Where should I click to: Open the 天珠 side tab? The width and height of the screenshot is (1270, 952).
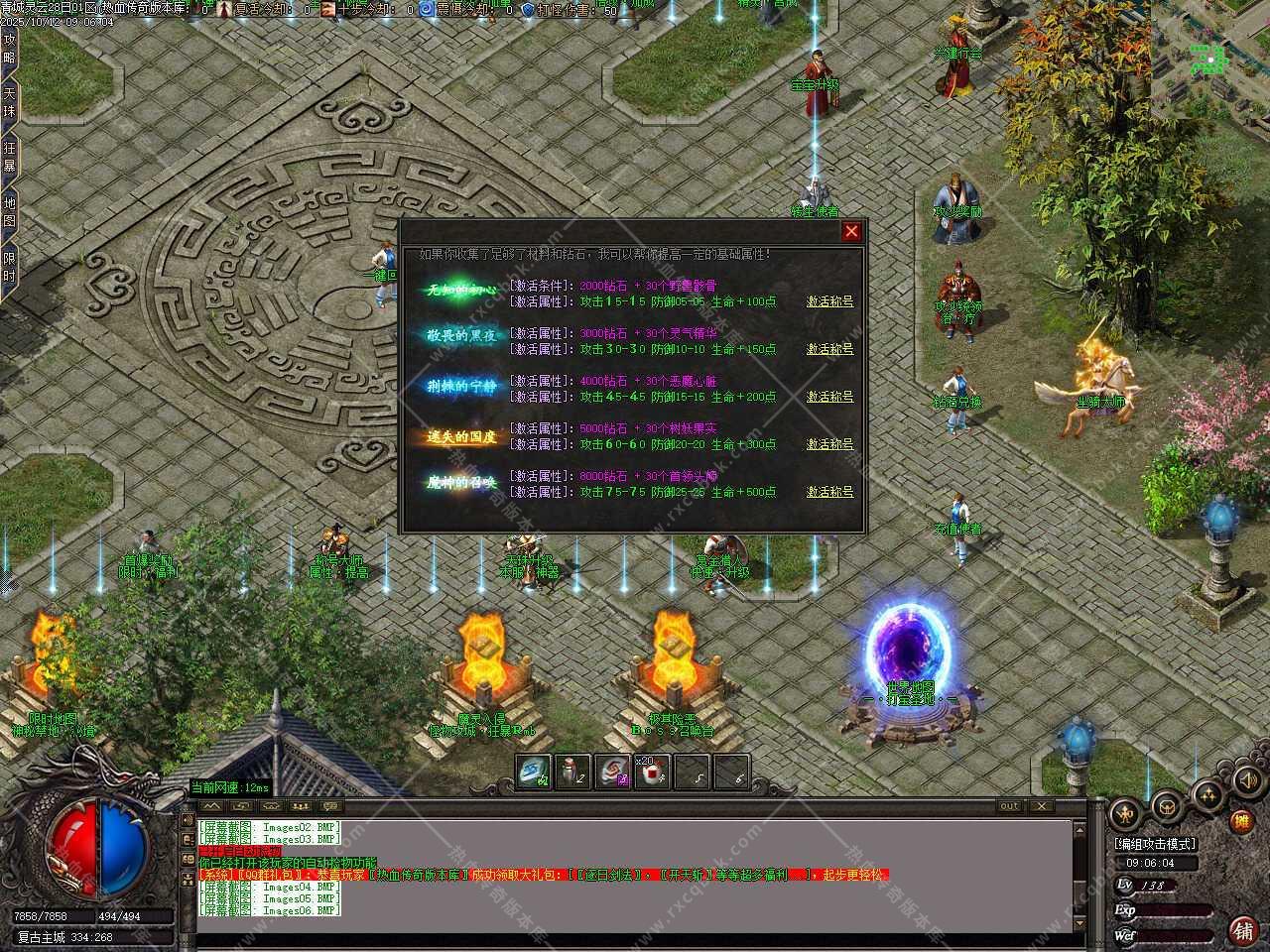coord(10,103)
